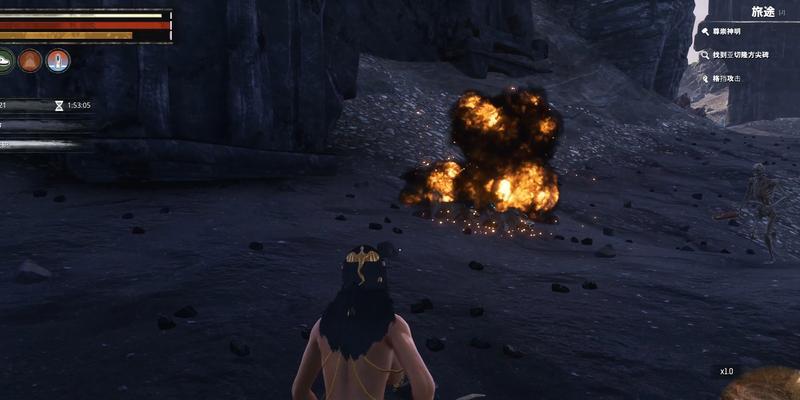Select the 尊崇神明 journey step
Screen dimensions: 800x400
733,33
